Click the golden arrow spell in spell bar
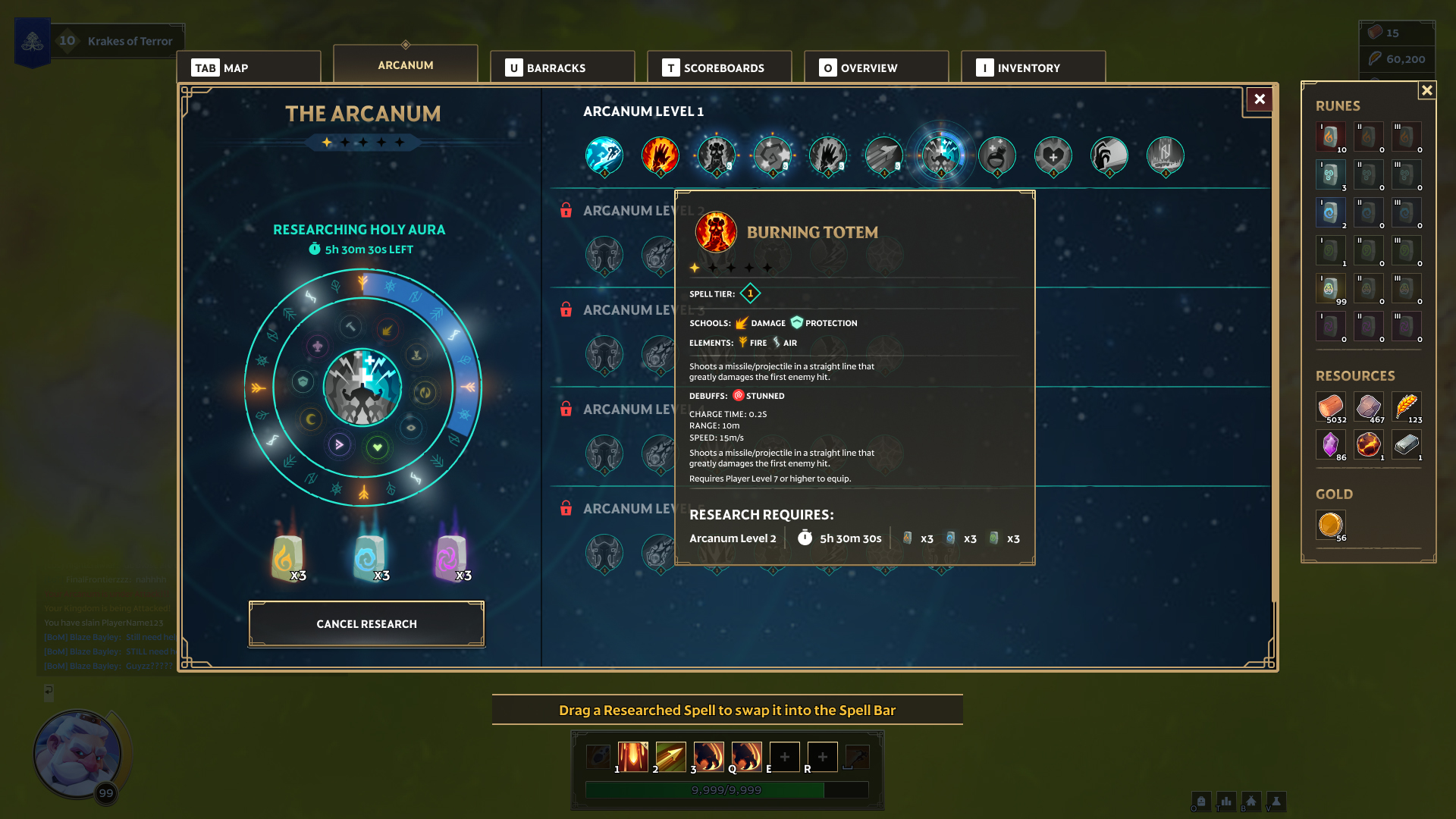Image resolution: width=1456 pixels, height=819 pixels. point(670,757)
